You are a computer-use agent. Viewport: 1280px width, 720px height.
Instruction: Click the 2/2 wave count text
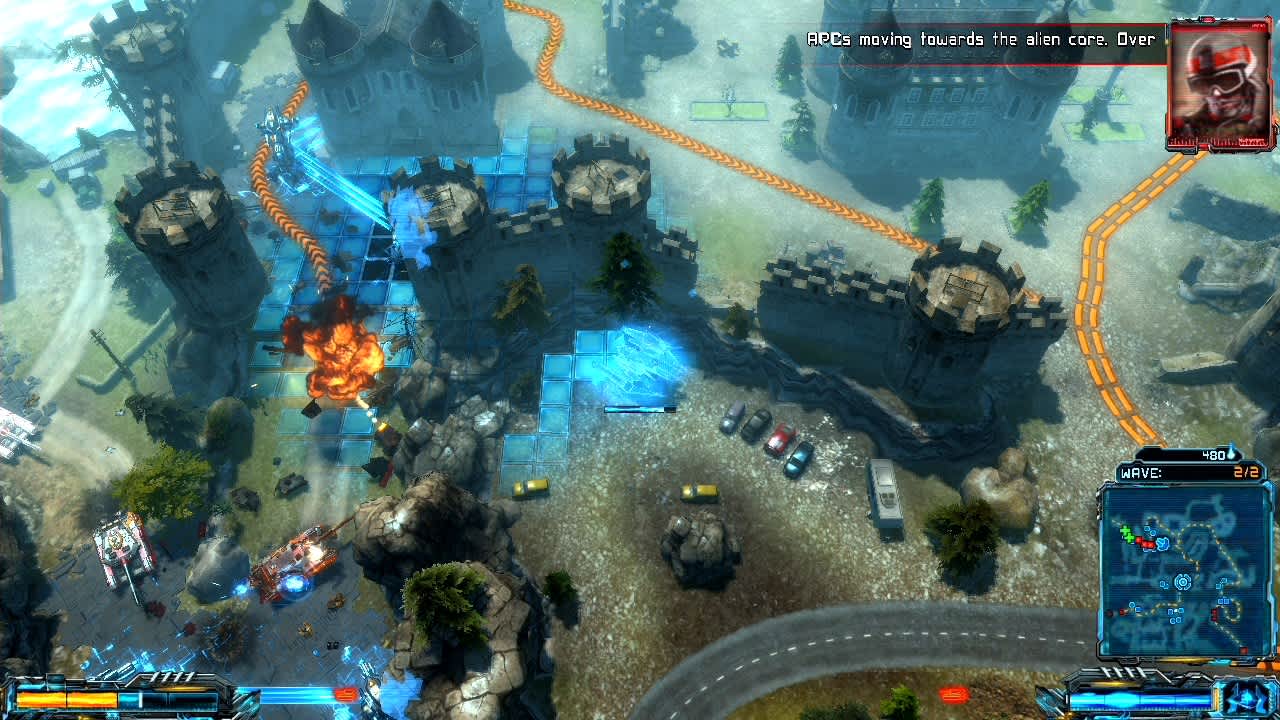[x=1245, y=472]
